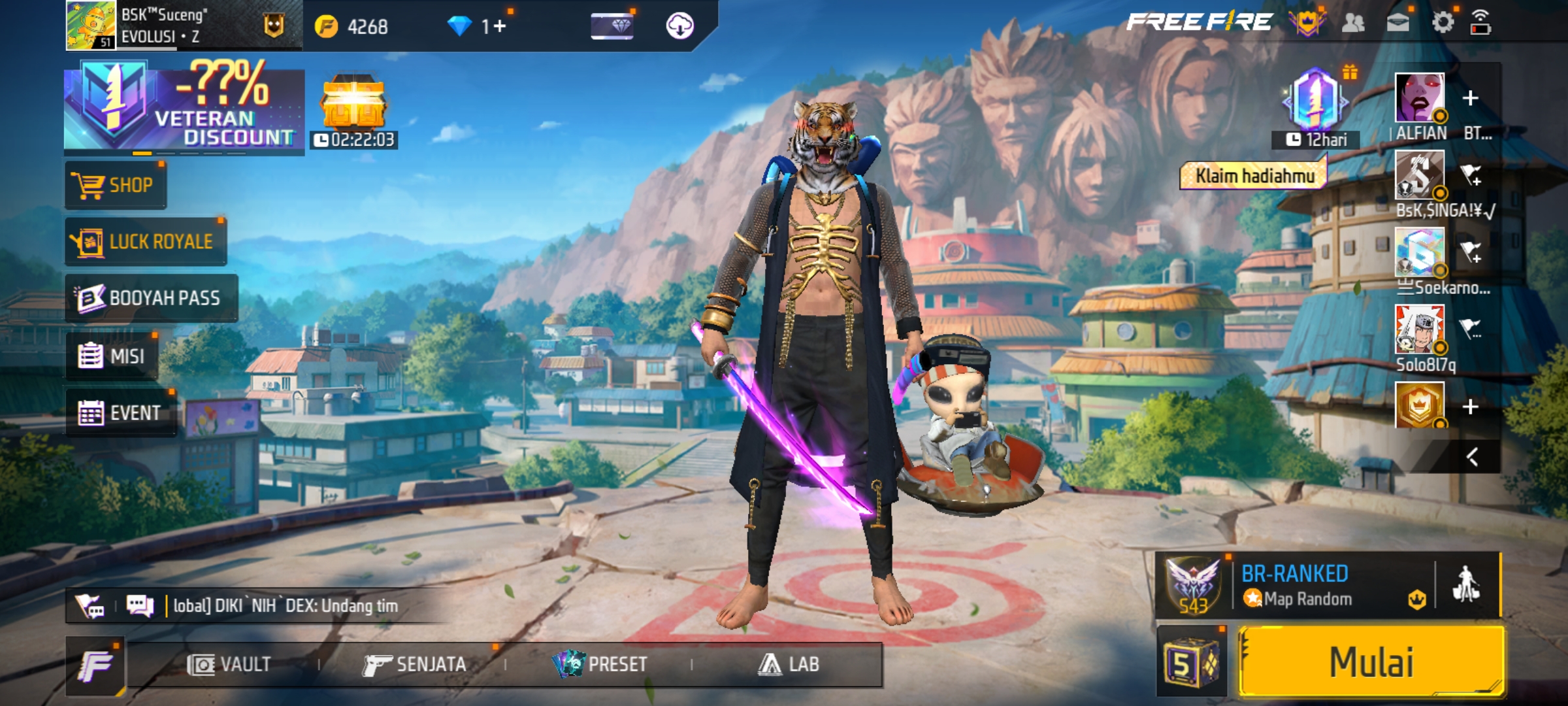The image size is (1568, 706).
Task: View the MISI missions list
Action: (x=112, y=356)
